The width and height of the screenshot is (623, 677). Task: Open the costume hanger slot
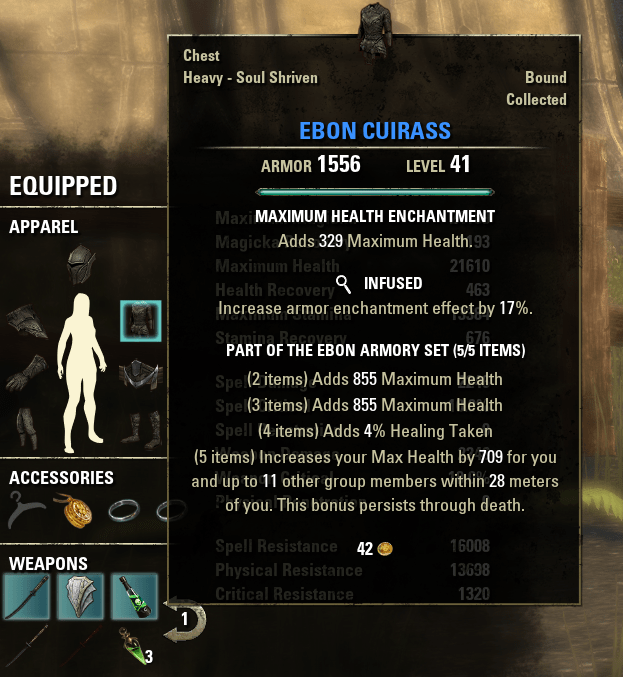click(x=24, y=511)
